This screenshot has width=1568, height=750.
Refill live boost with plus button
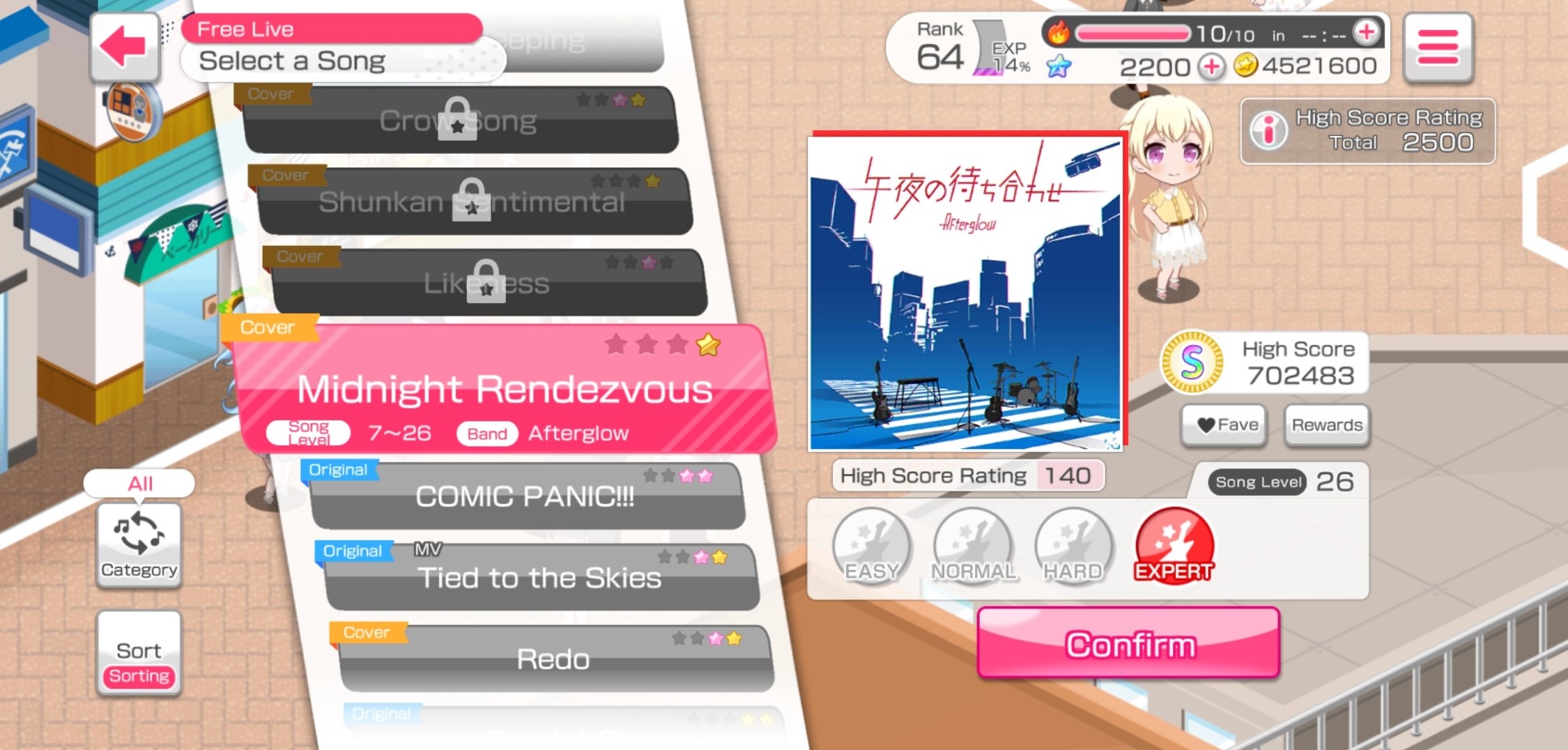[1366, 32]
